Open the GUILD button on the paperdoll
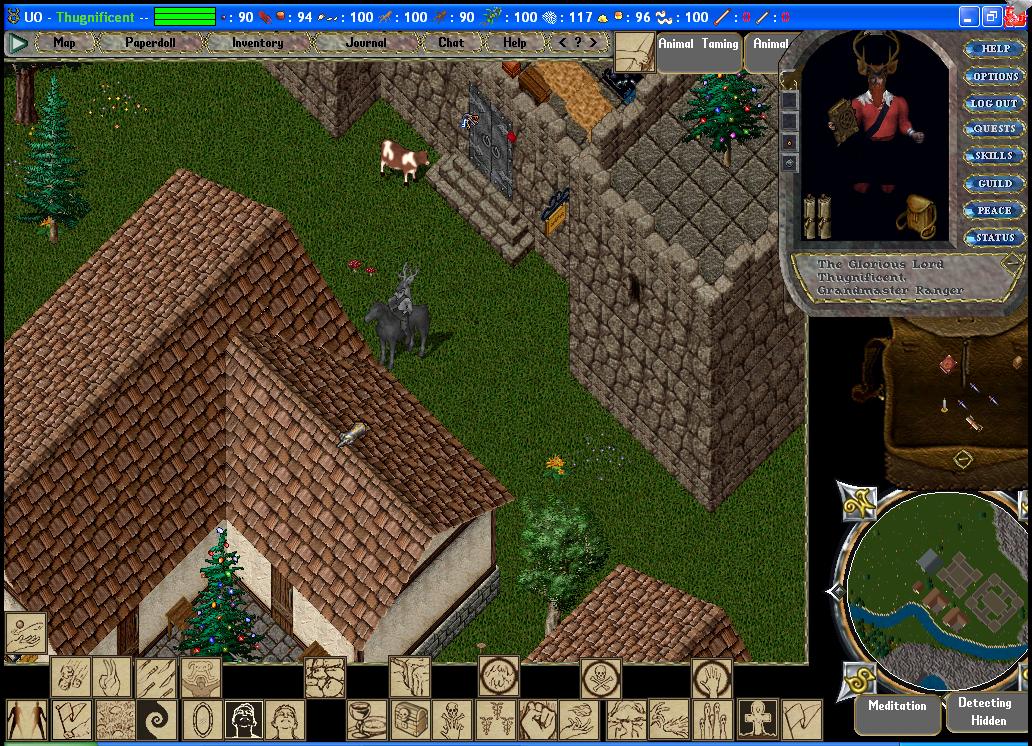The width and height of the screenshot is (1032, 746). tap(993, 183)
